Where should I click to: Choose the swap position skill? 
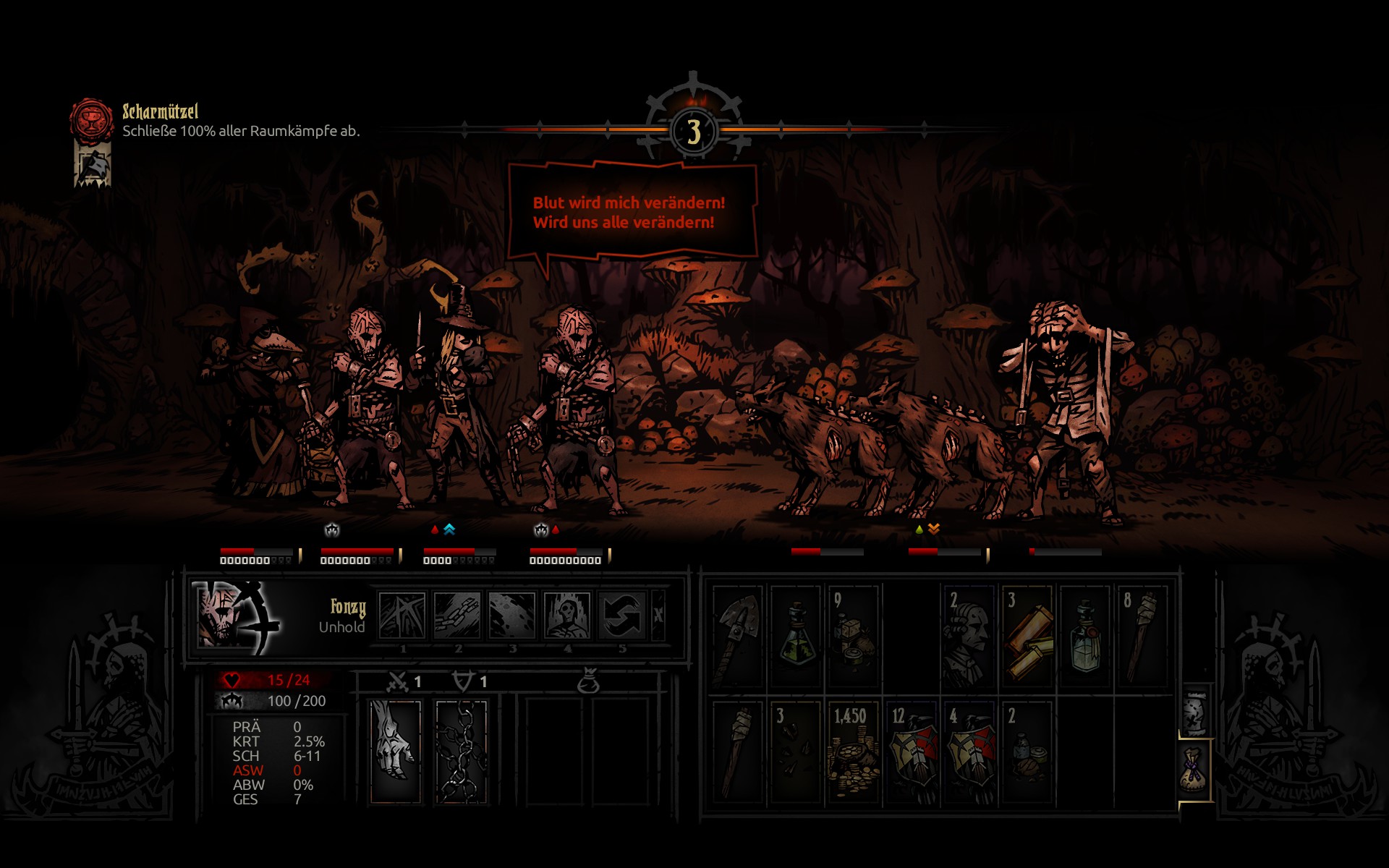(x=622, y=616)
